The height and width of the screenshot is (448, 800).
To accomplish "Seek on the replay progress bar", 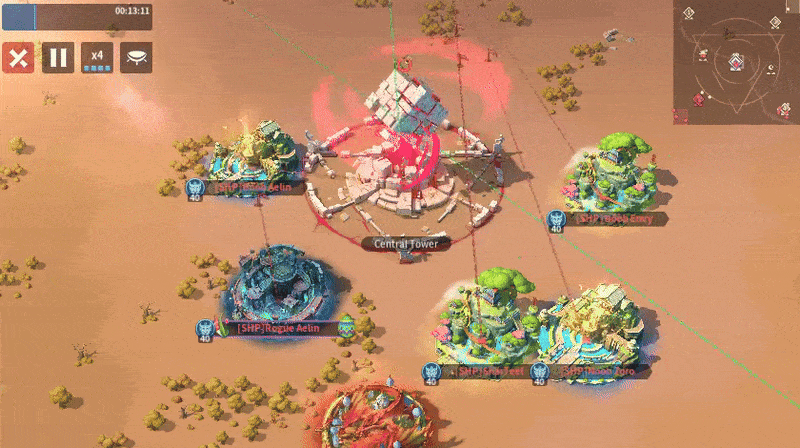I will (78, 16).
